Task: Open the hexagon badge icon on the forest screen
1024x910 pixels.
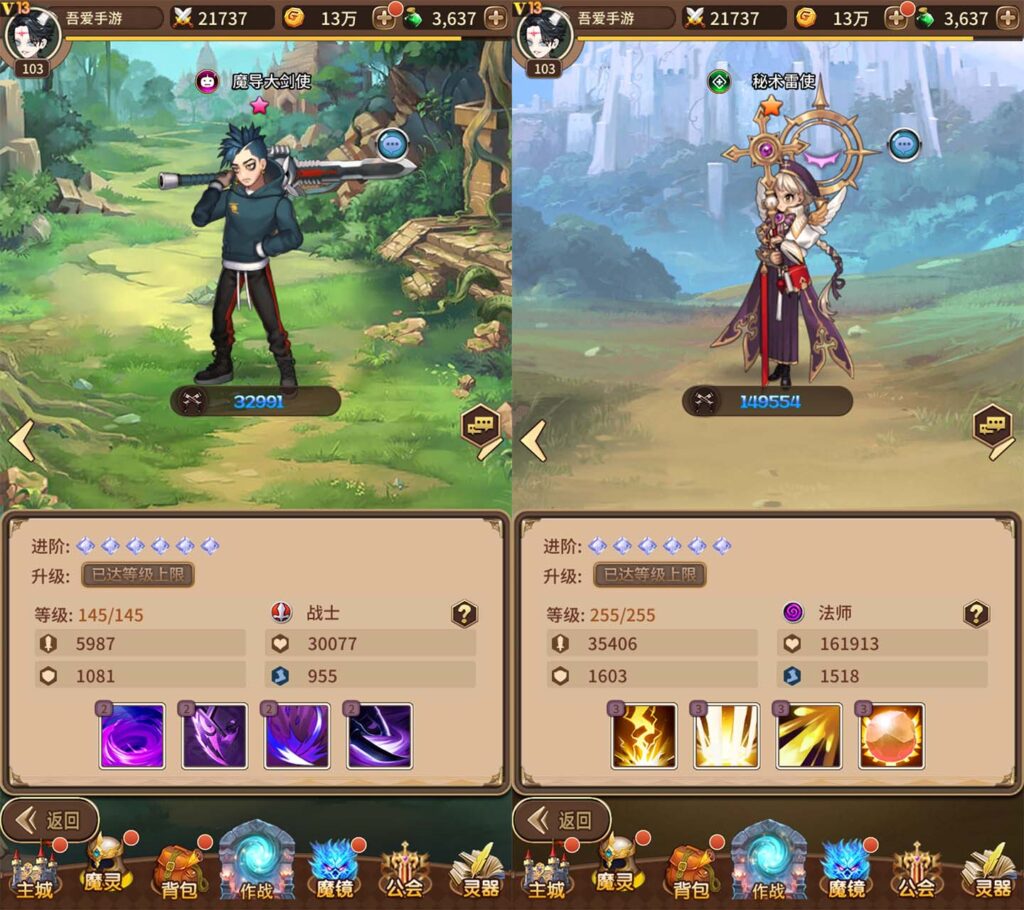Action: click(481, 427)
